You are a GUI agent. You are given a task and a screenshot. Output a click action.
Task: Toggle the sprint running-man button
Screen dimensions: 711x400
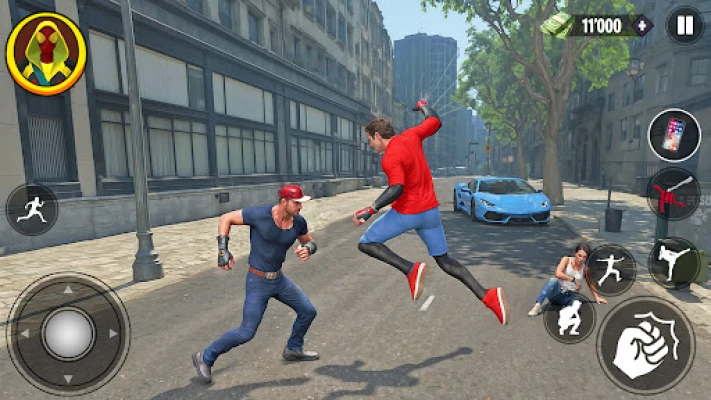(31, 209)
